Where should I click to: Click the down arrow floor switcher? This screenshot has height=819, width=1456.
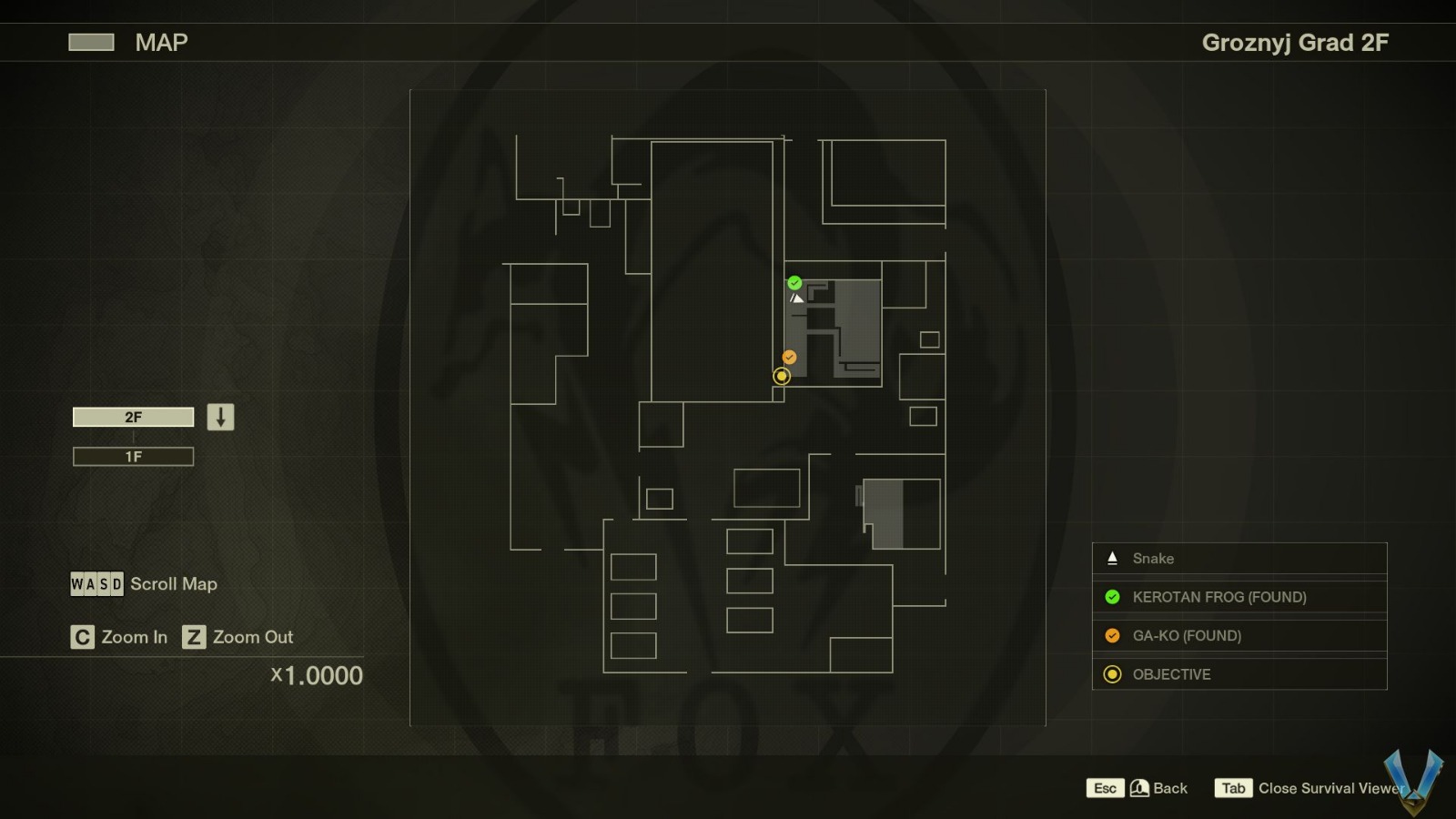219,416
